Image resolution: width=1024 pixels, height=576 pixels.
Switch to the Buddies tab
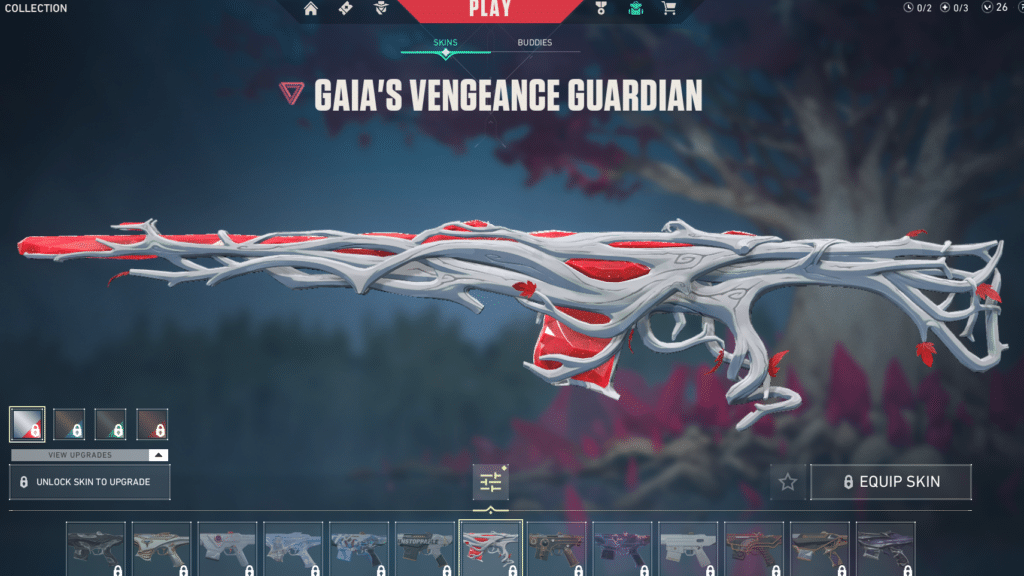(x=534, y=43)
